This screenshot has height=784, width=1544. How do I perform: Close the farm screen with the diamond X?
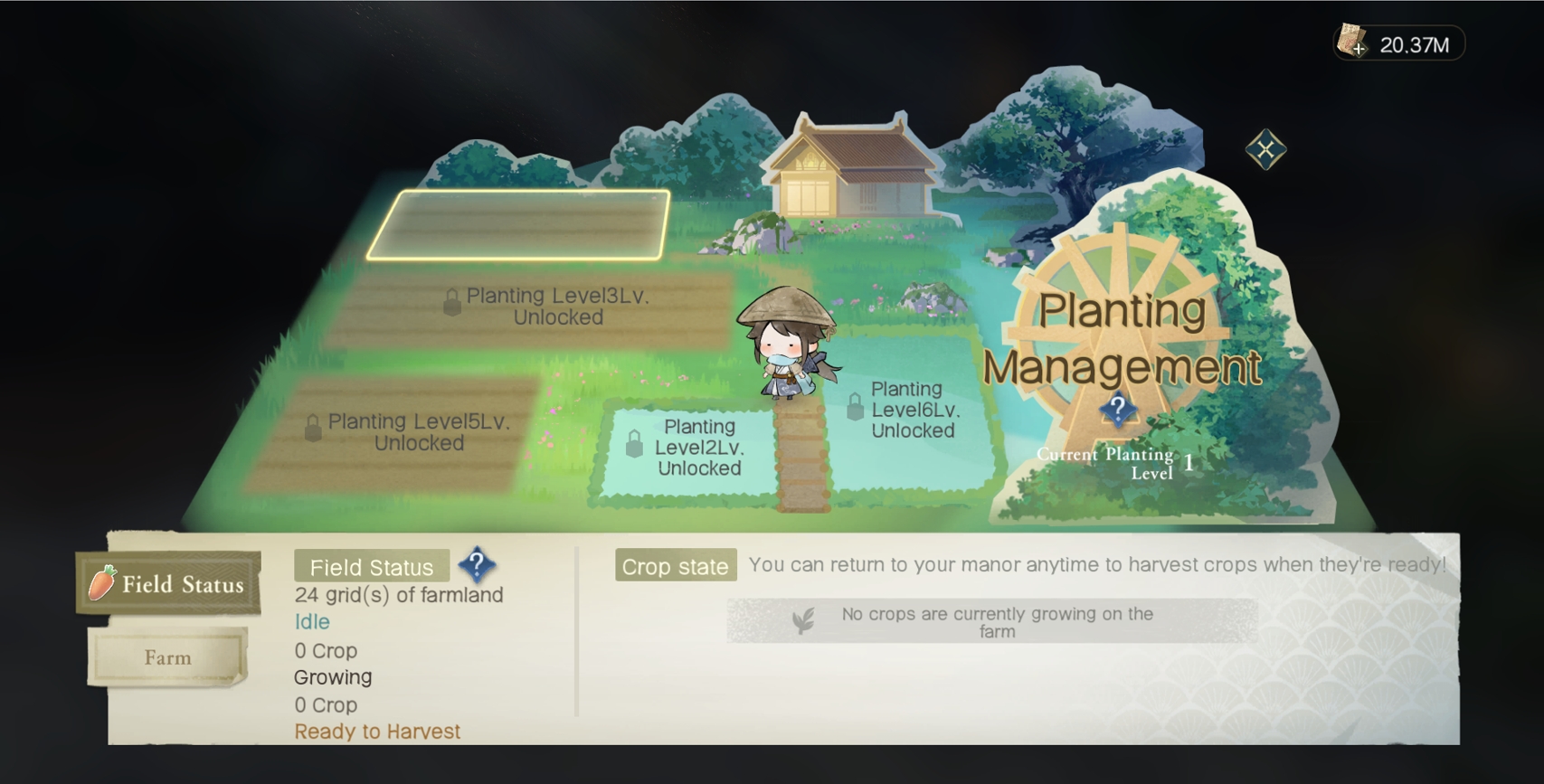[1265, 149]
